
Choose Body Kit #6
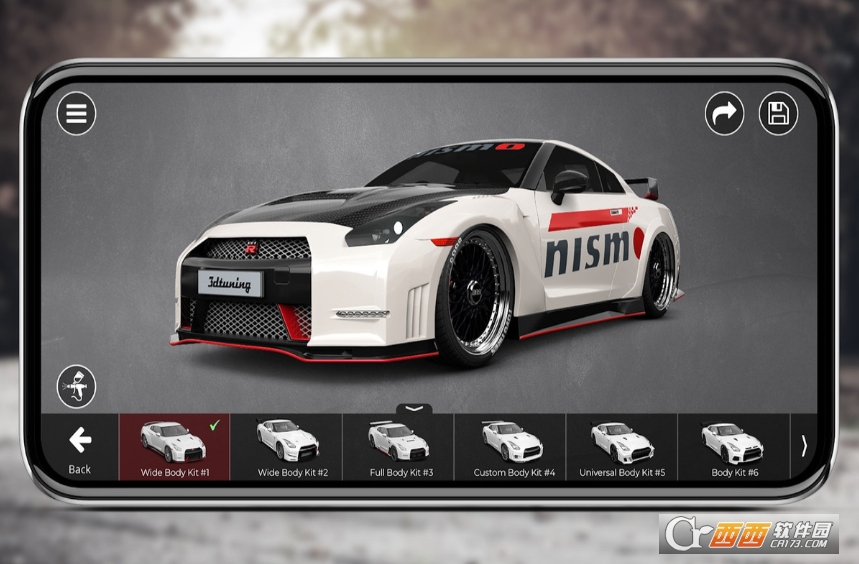click(x=734, y=447)
